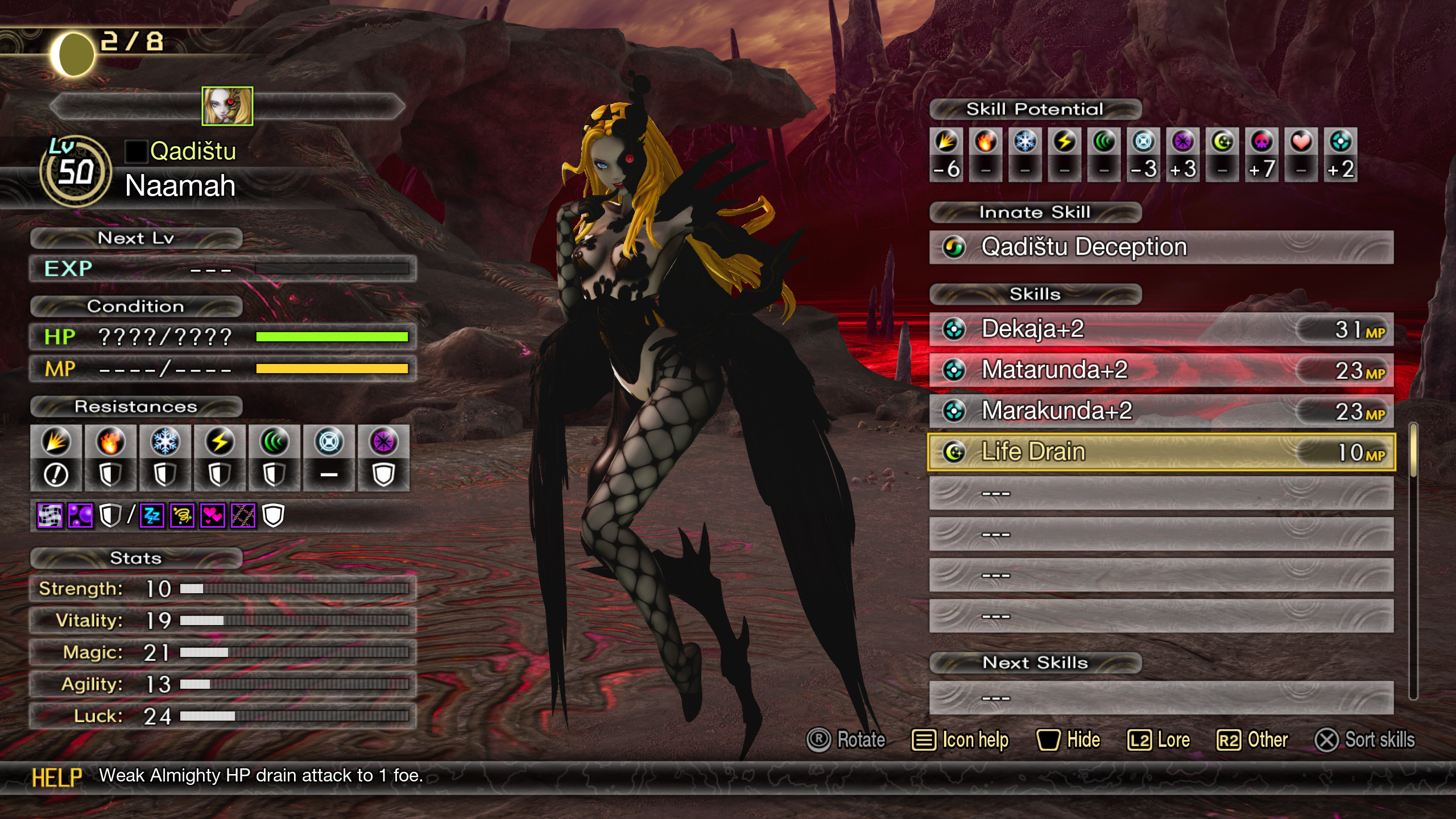The image size is (1456, 819).
Task: Click Naamah's portrait thumbnail
Action: 227,106
